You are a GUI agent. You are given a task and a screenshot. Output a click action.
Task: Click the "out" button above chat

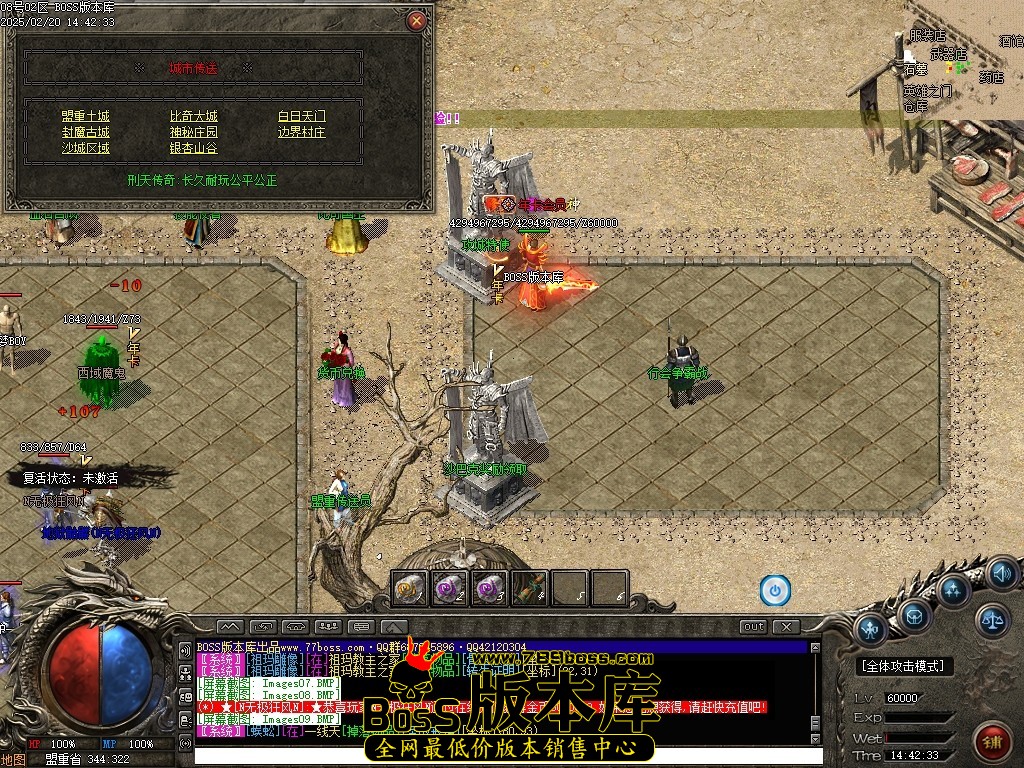coord(753,627)
